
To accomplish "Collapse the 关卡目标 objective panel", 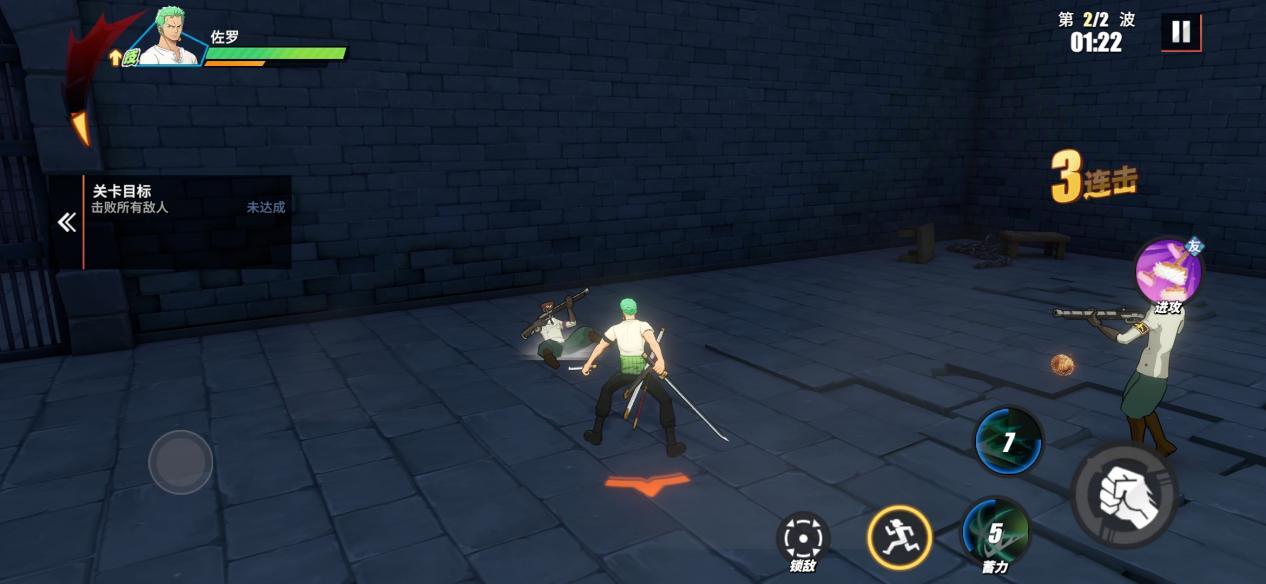I will coord(67,222).
